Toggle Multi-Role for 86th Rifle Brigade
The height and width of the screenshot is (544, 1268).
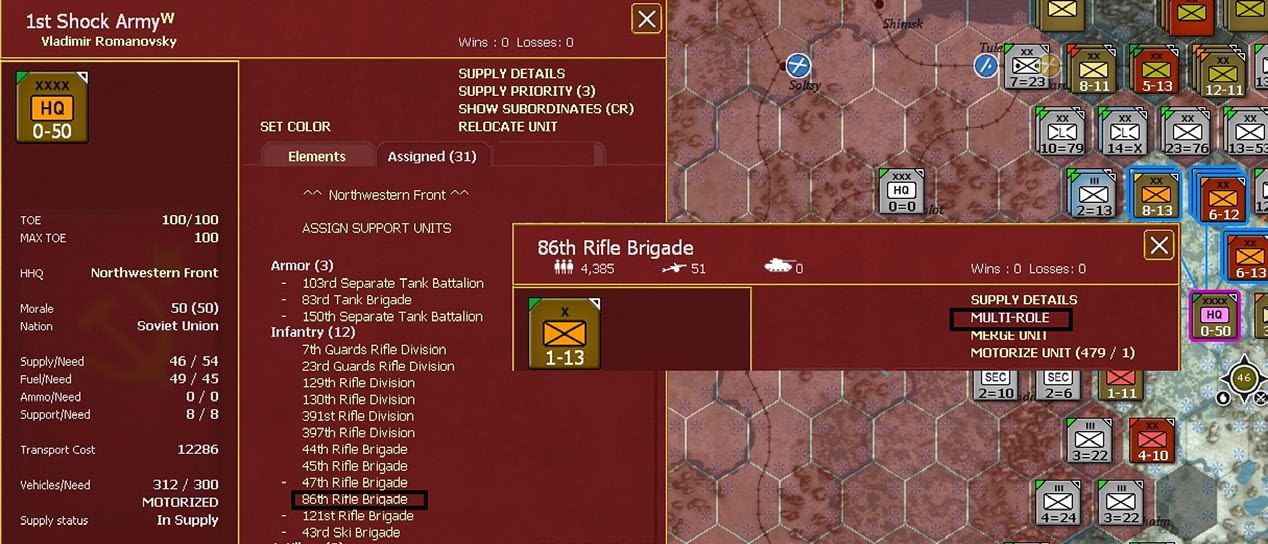coord(1009,318)
